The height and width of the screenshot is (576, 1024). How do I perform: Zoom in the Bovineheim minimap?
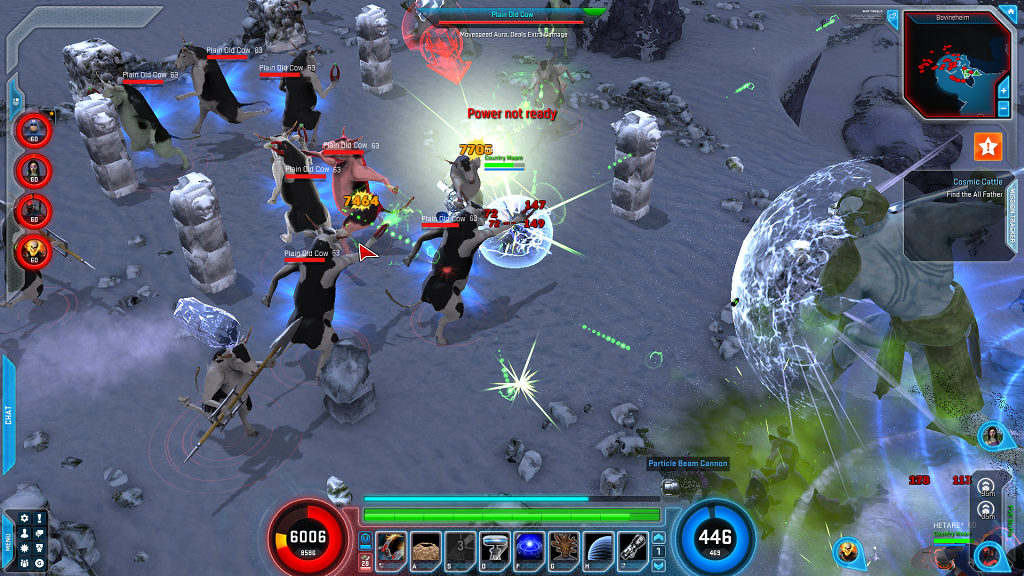[1003, 90]
